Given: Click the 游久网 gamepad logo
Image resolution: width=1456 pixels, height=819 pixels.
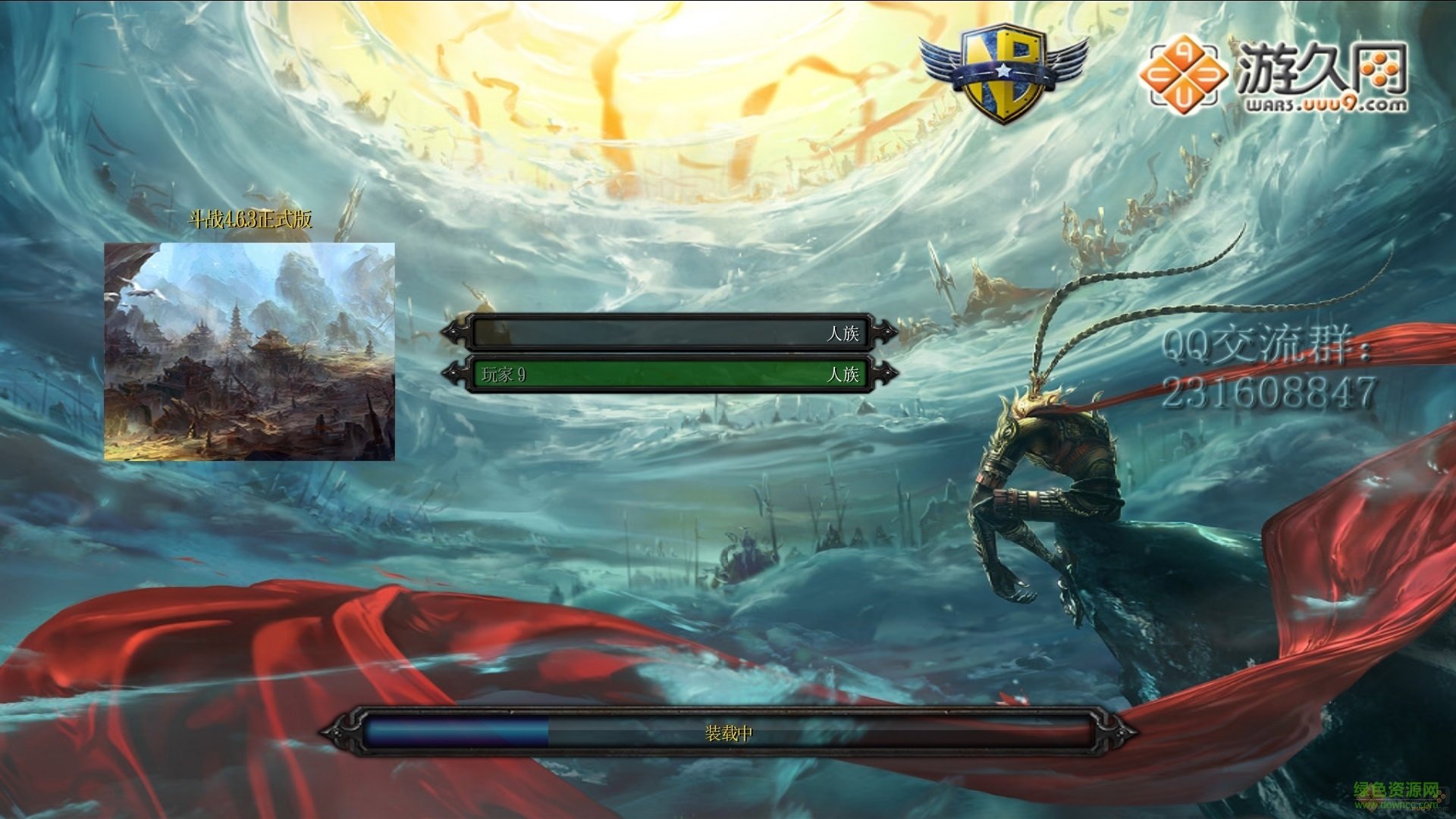Looking at the screenshot, I should pyautogui.click(x=1183, y=76).
